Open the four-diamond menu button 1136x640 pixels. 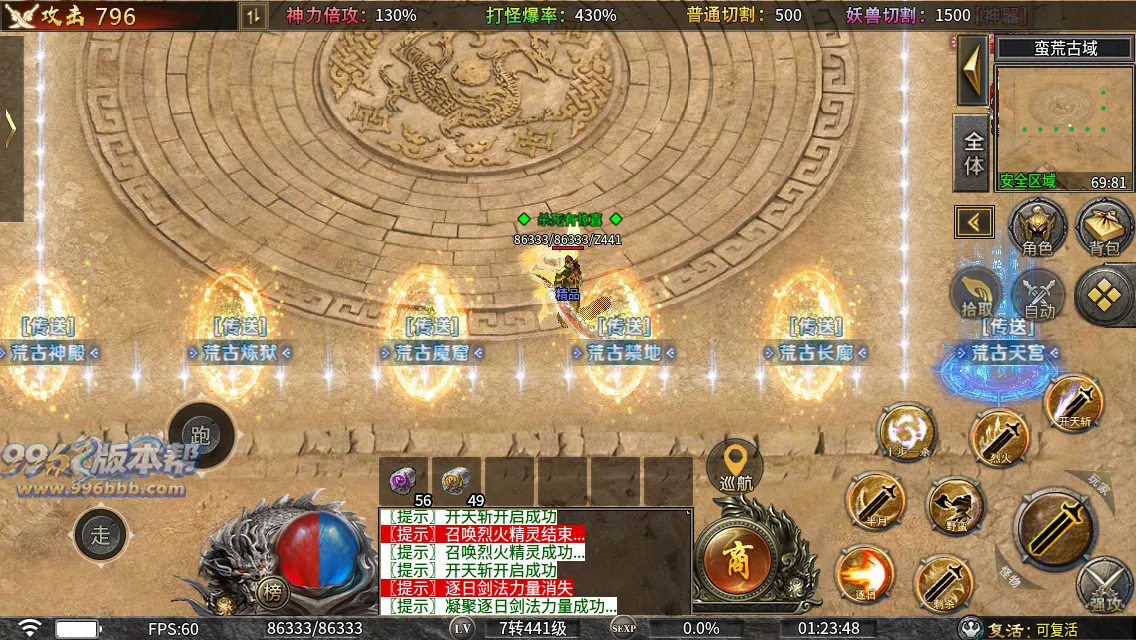(x=1105, y=296)
